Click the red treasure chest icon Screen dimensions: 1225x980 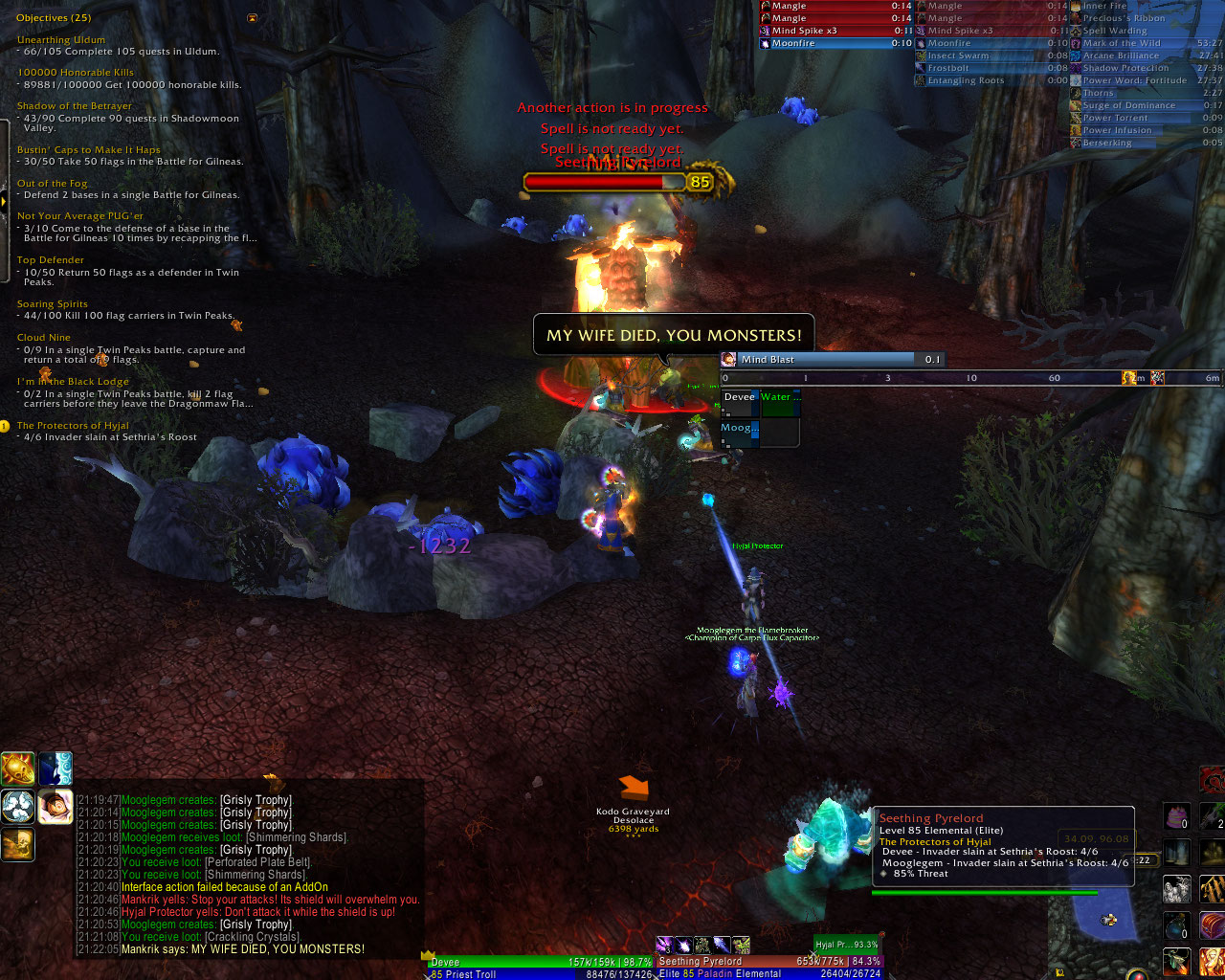coord(1212,926)
